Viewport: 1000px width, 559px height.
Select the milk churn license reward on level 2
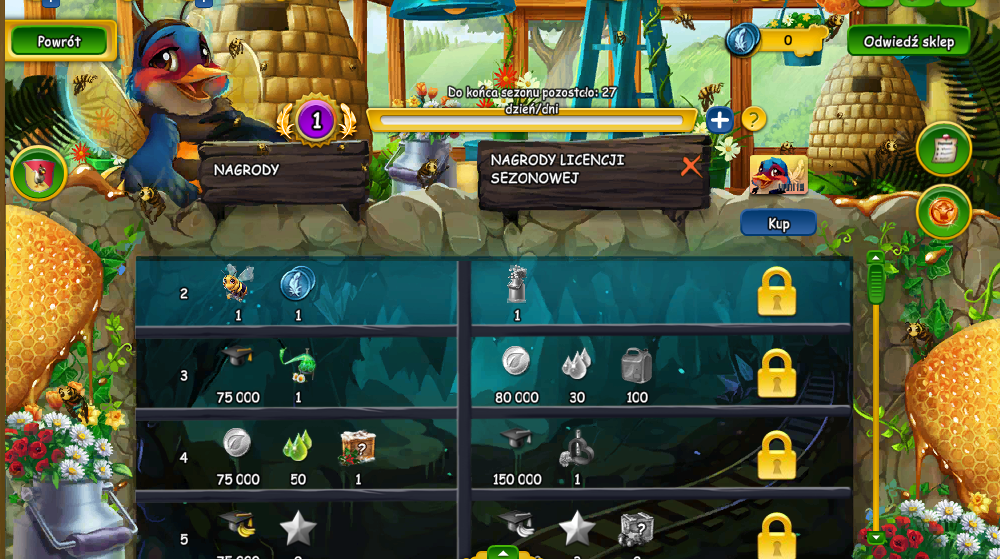coord(517,284)
